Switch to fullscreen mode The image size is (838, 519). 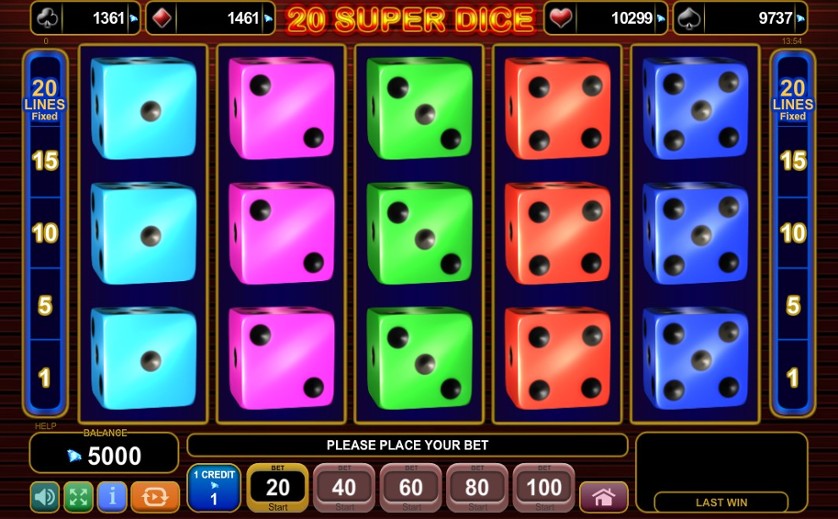[x=78, y=496]
